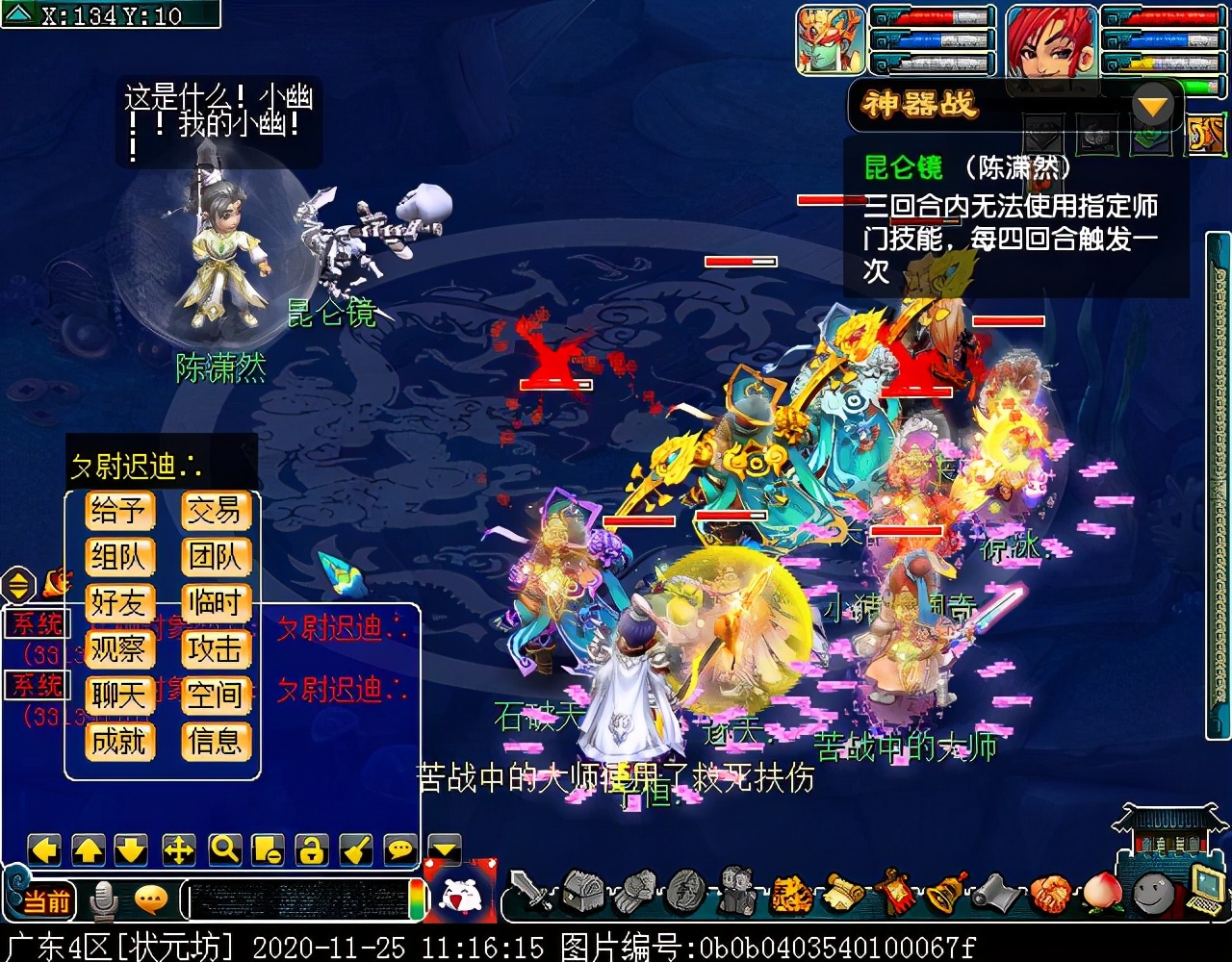Choose 给予 in the player menu
Viewport: 1232px width, 962px height.
tap(118, 511)
